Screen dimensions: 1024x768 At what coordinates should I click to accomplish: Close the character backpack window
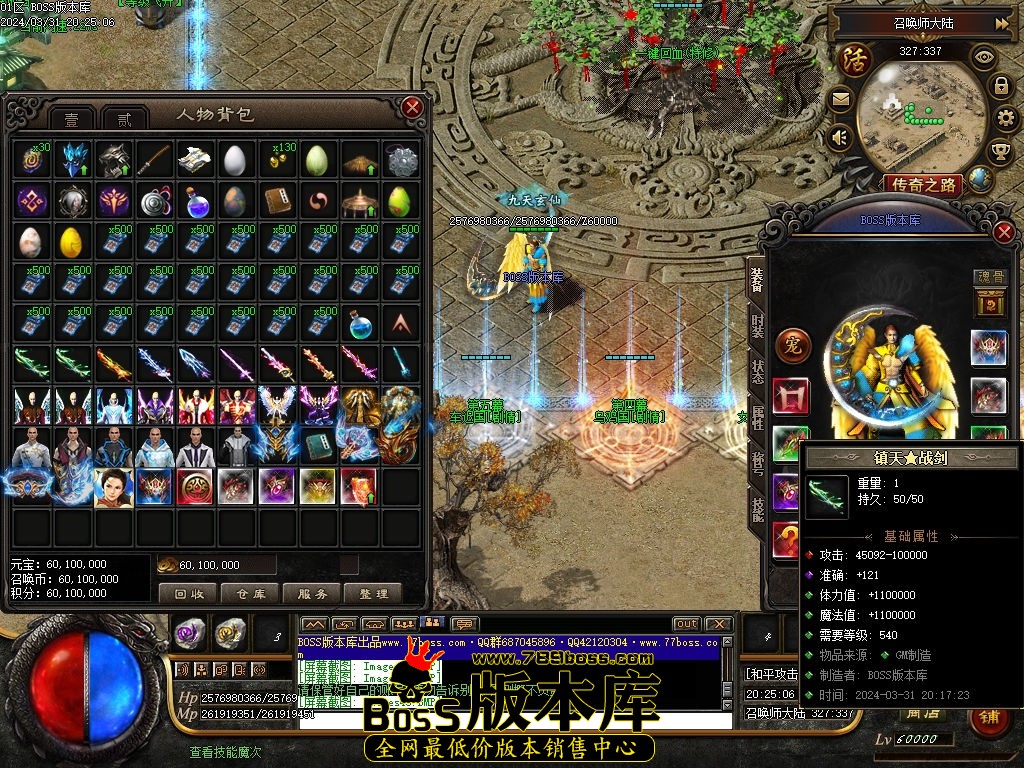(x=412, y=107)
